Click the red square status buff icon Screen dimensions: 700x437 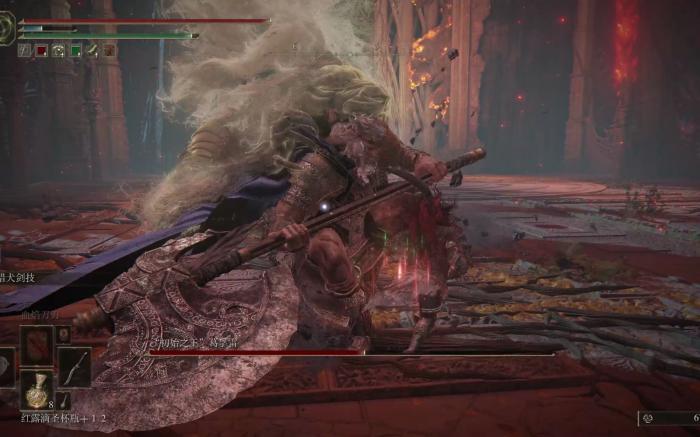pos(42,50)
